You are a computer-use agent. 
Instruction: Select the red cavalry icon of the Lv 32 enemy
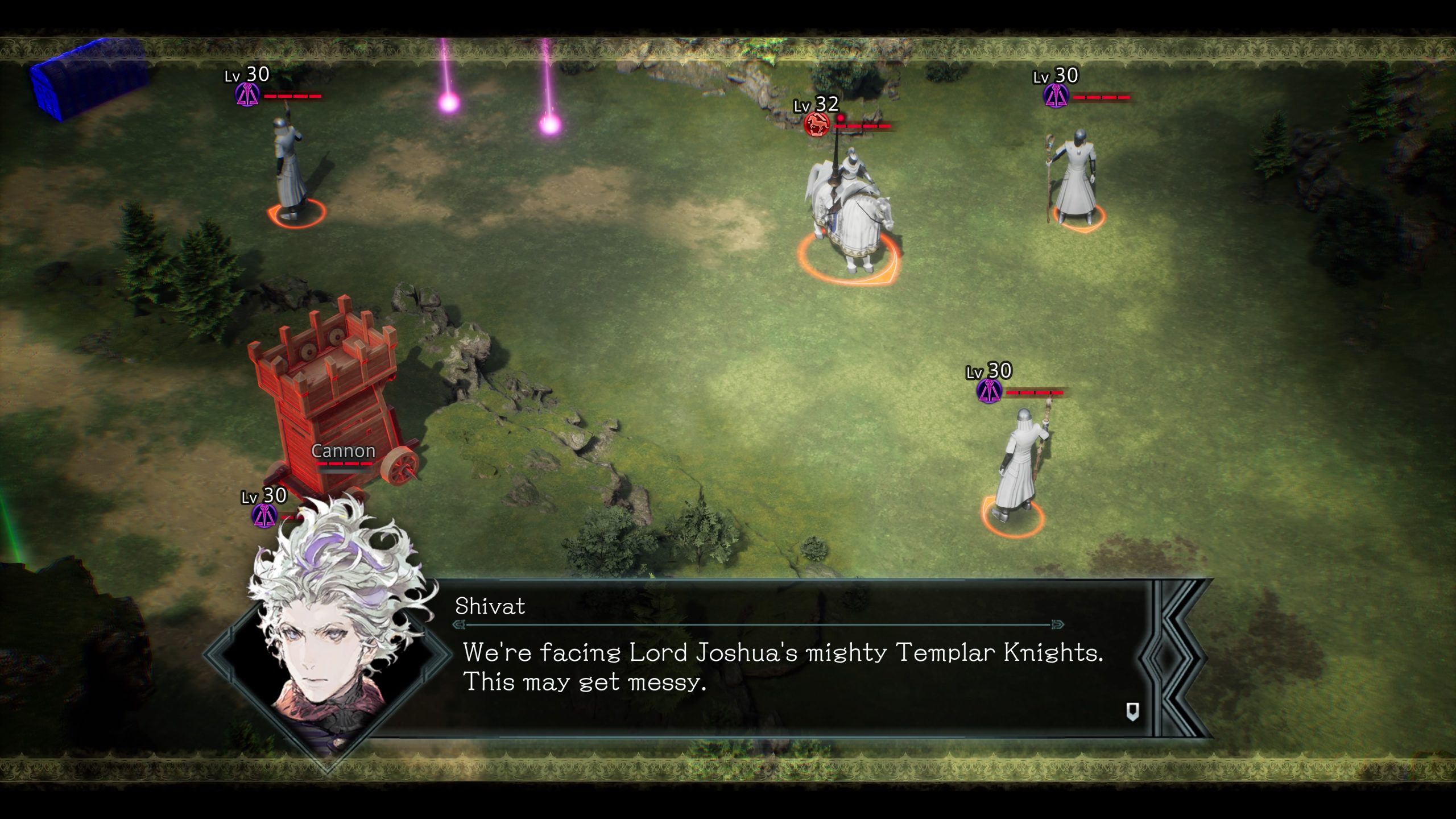(817, 125)
